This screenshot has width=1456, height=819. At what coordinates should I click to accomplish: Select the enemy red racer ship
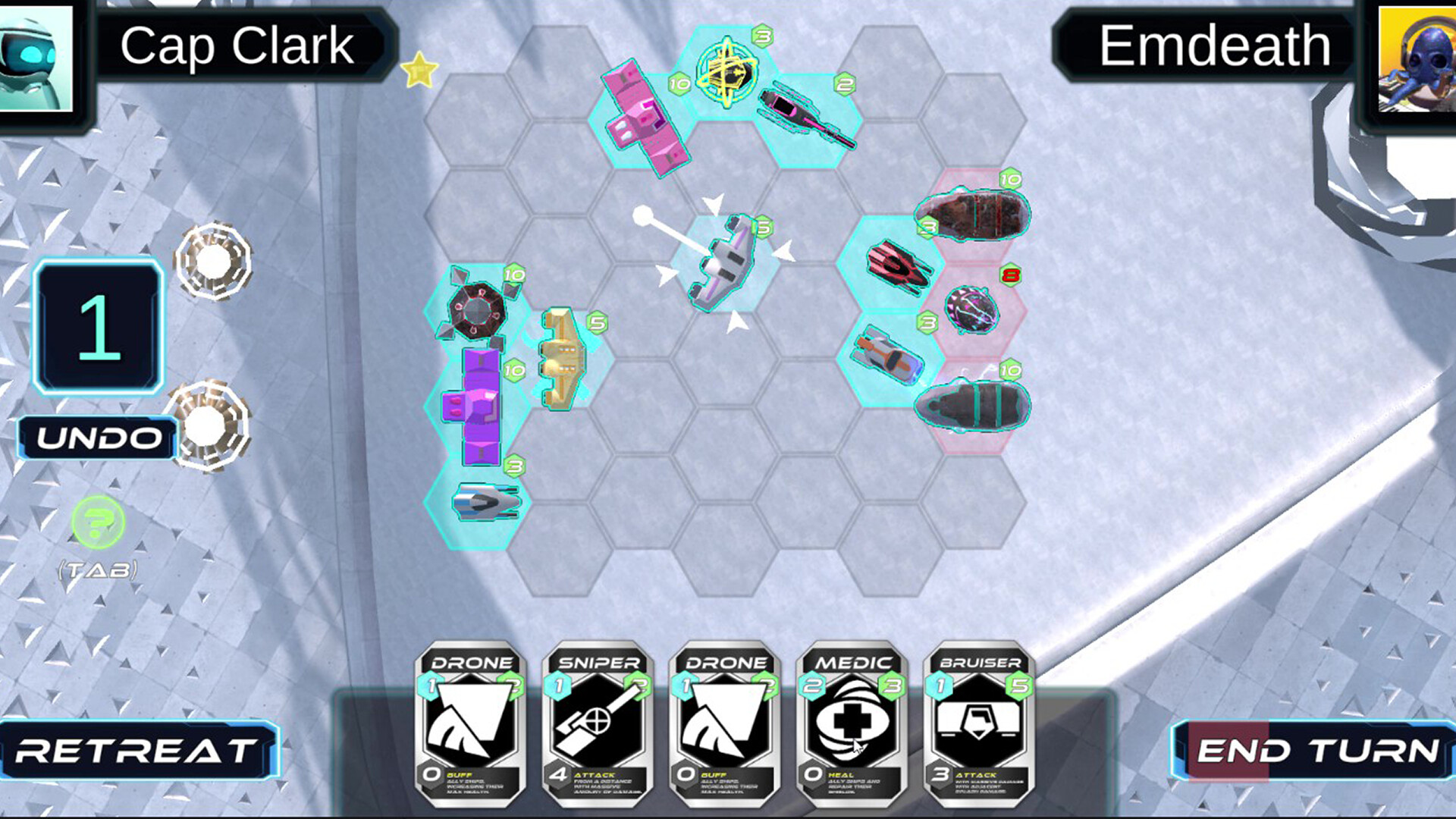[x=899, y=265]
